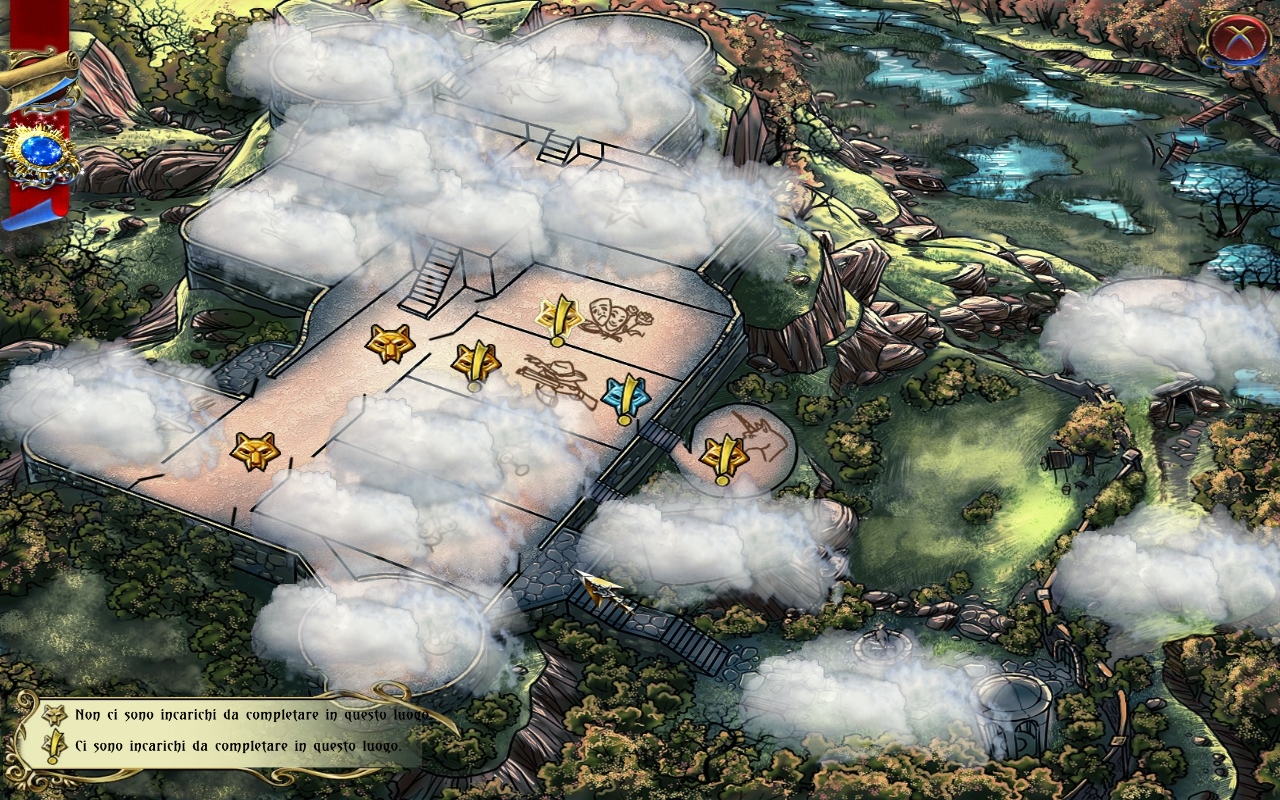Select the gold task marker left of the rifle sketch
The image size is (1280, 800).
(x=476, y=363)
